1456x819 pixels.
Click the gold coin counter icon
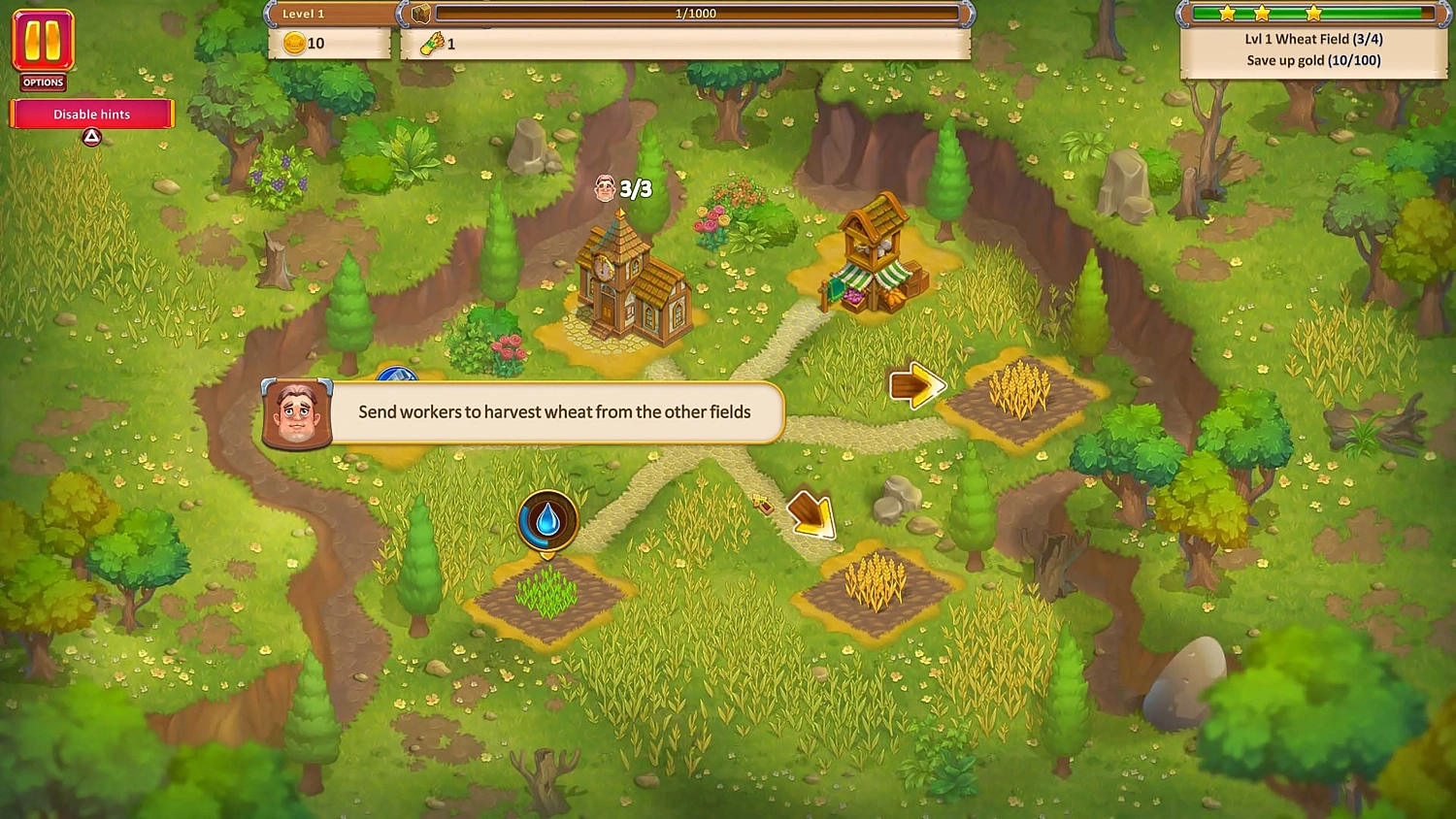click(x=293, y=43)
